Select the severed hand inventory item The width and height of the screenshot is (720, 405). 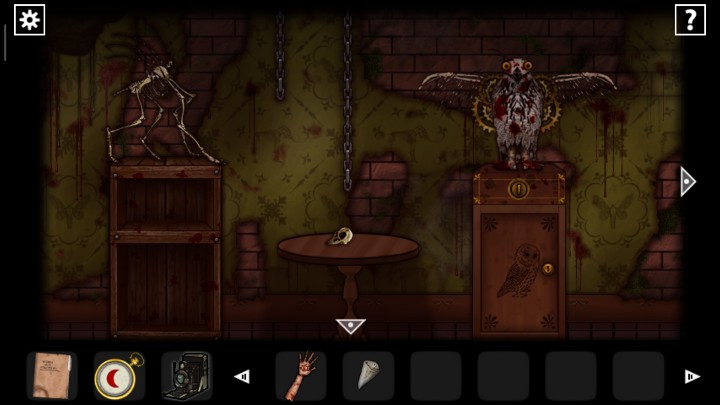point(300,376)
